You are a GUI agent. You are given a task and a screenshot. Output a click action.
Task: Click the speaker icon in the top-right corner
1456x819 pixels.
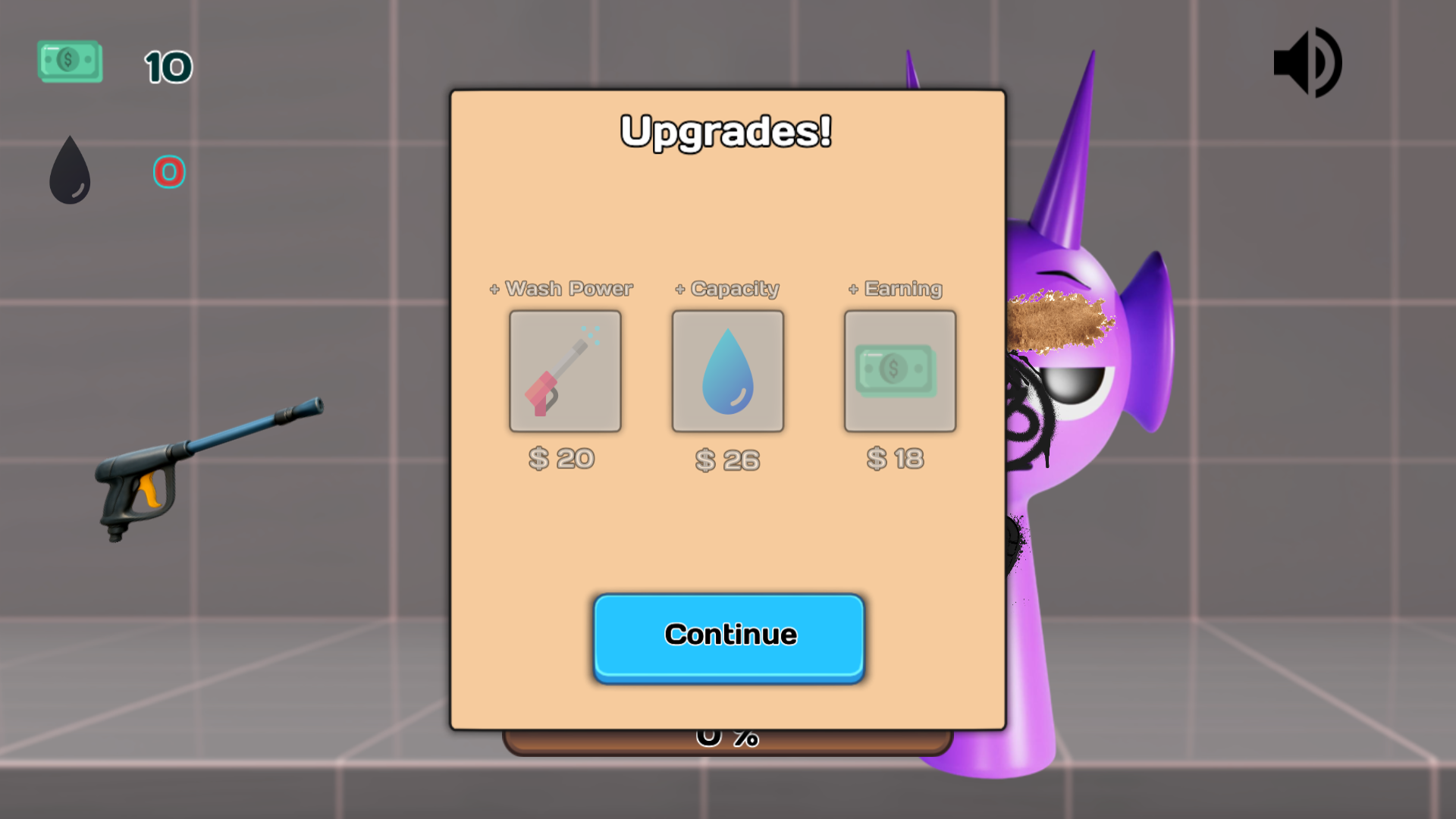pyautogui.click(x=1309, y=62)
